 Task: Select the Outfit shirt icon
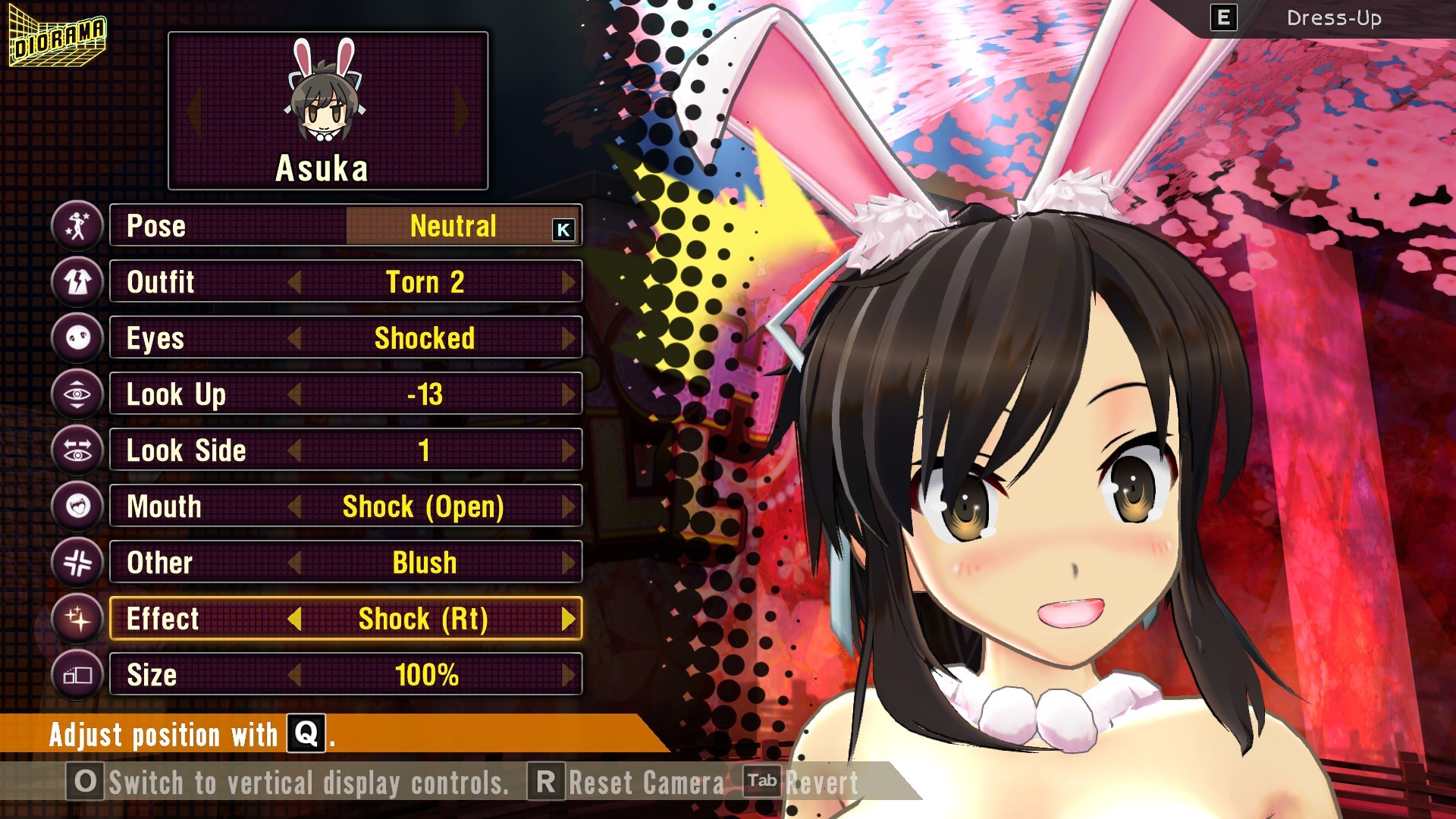click(x=77, y=281)
